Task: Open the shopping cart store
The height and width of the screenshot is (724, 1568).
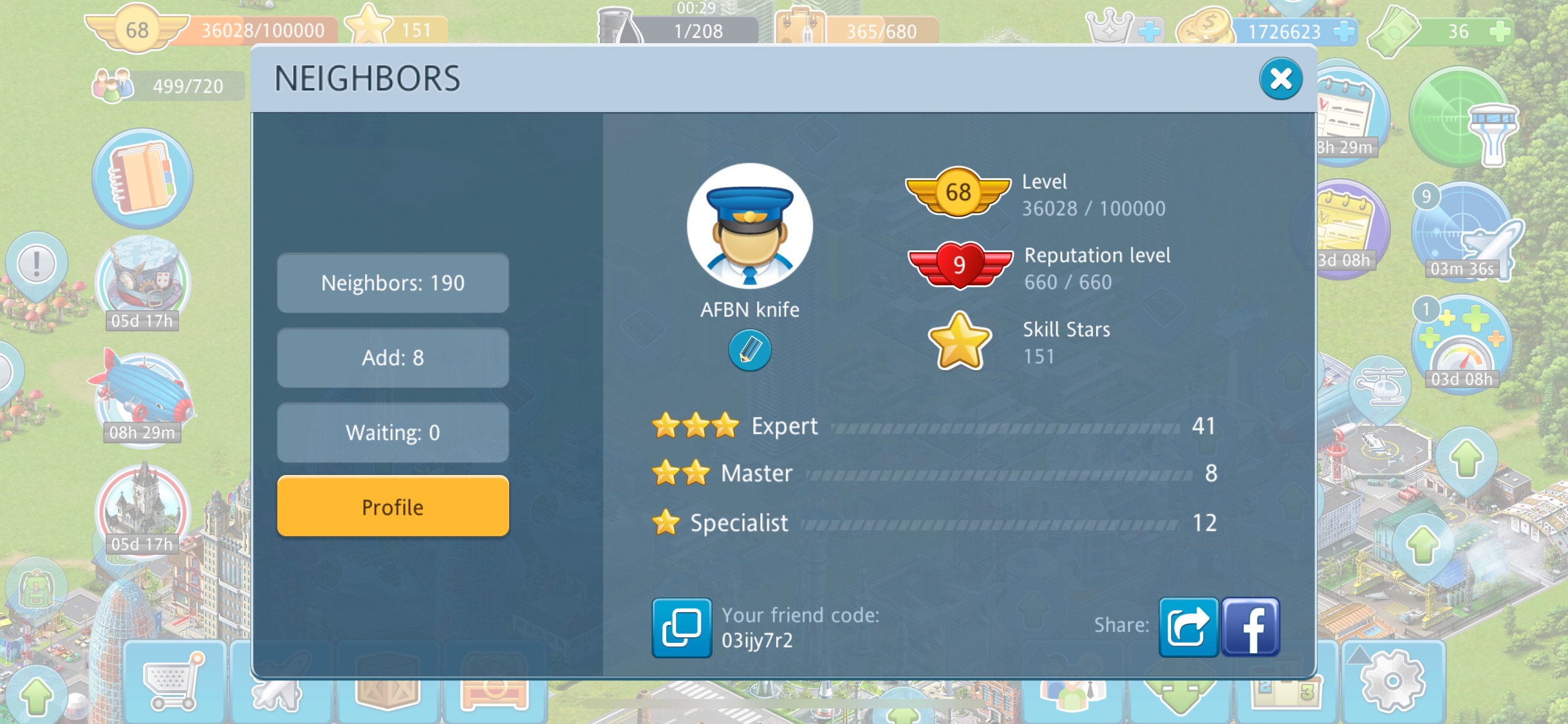Action: coord(173,681)
